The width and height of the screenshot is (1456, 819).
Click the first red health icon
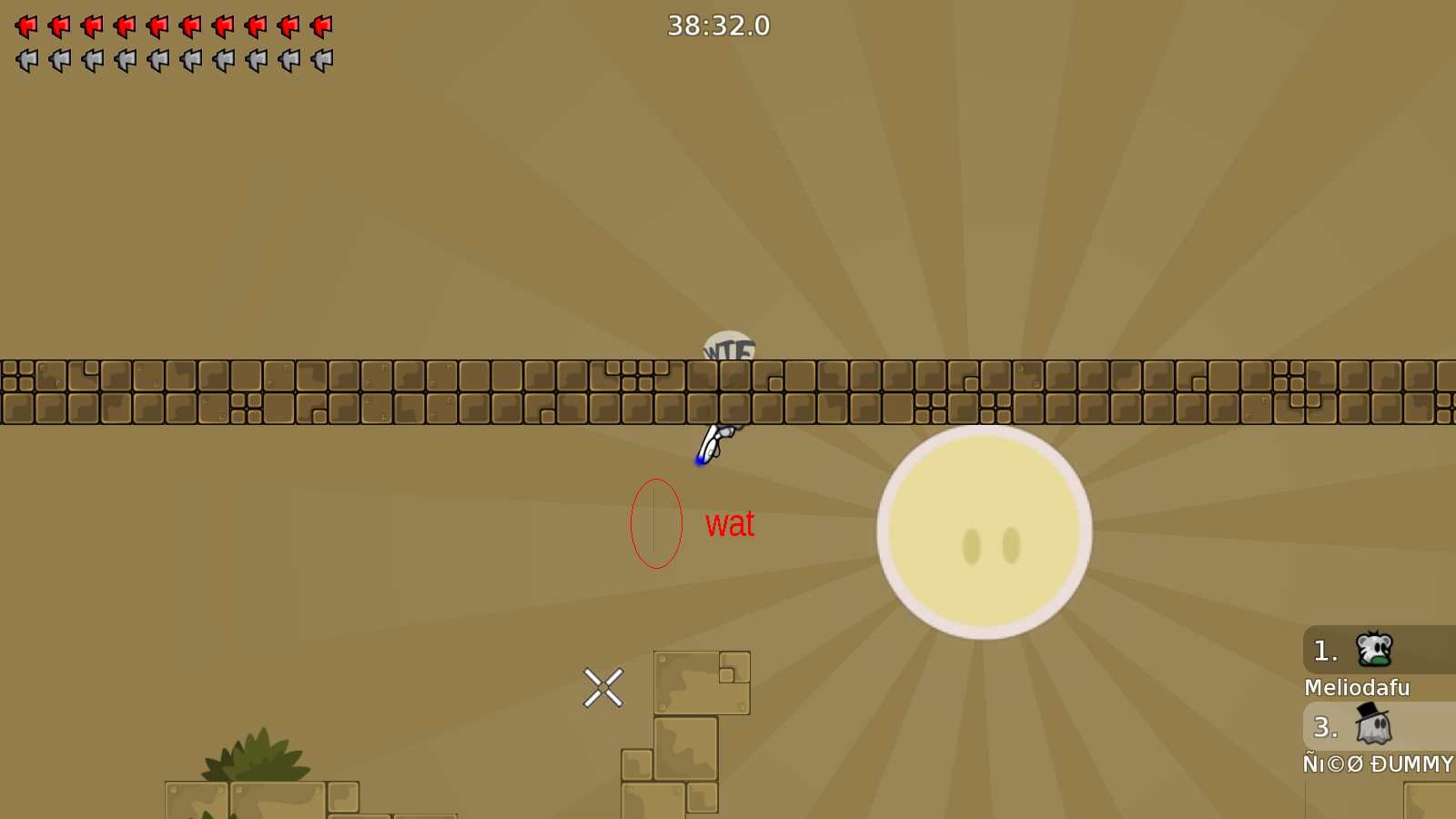tap(27, 25)
